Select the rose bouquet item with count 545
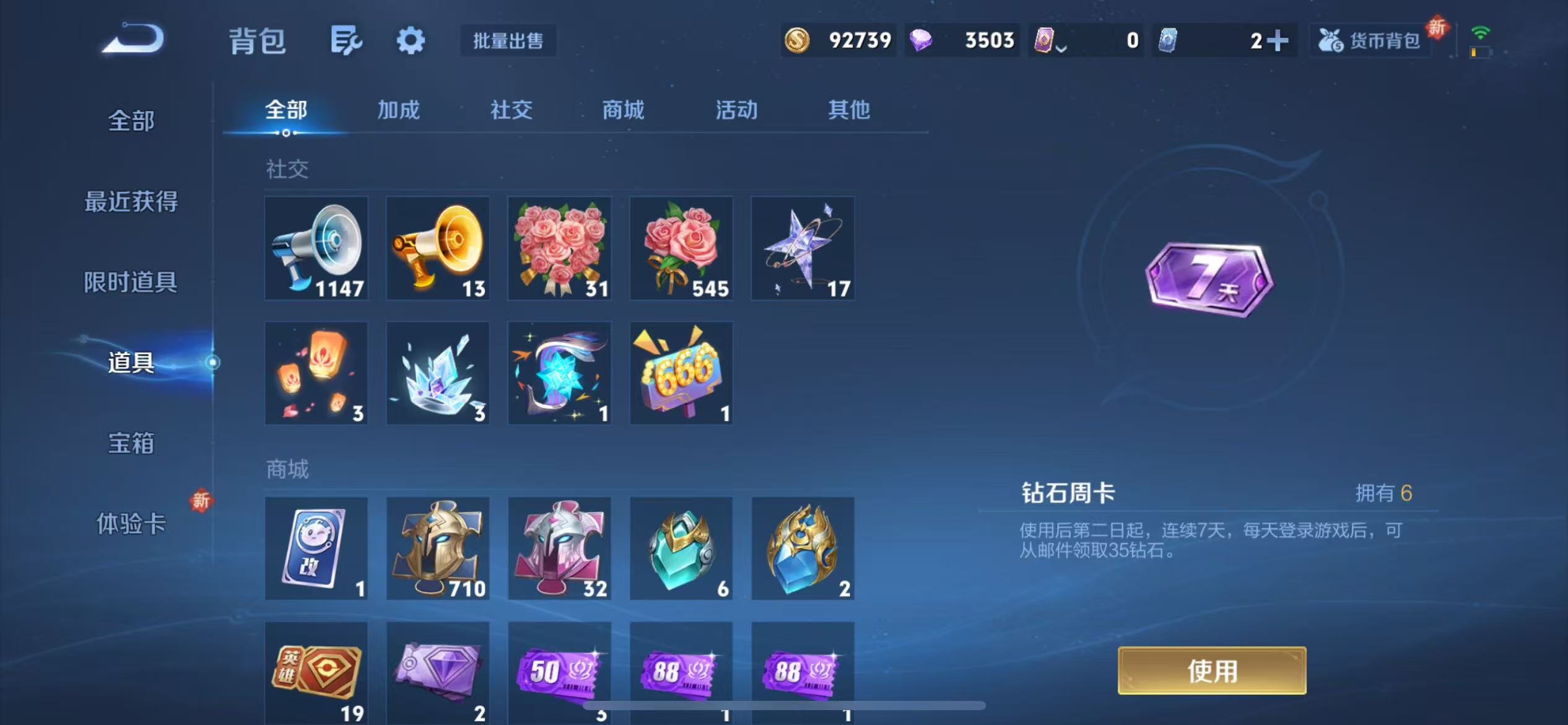Image resolution: width=1568 pixels, height=725 pixels. tap(681, 248)
